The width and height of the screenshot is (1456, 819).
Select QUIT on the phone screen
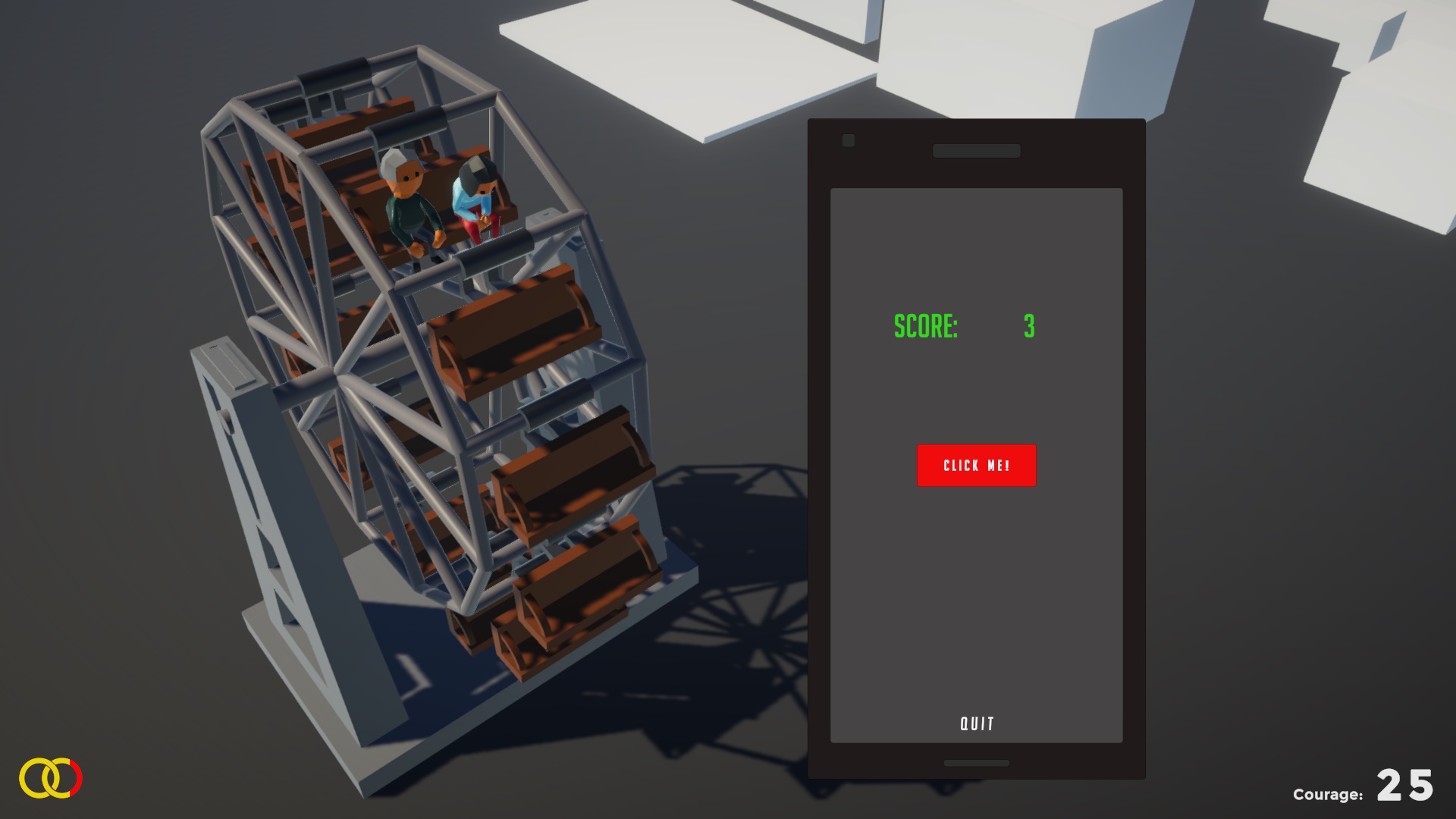pos(977,723)
